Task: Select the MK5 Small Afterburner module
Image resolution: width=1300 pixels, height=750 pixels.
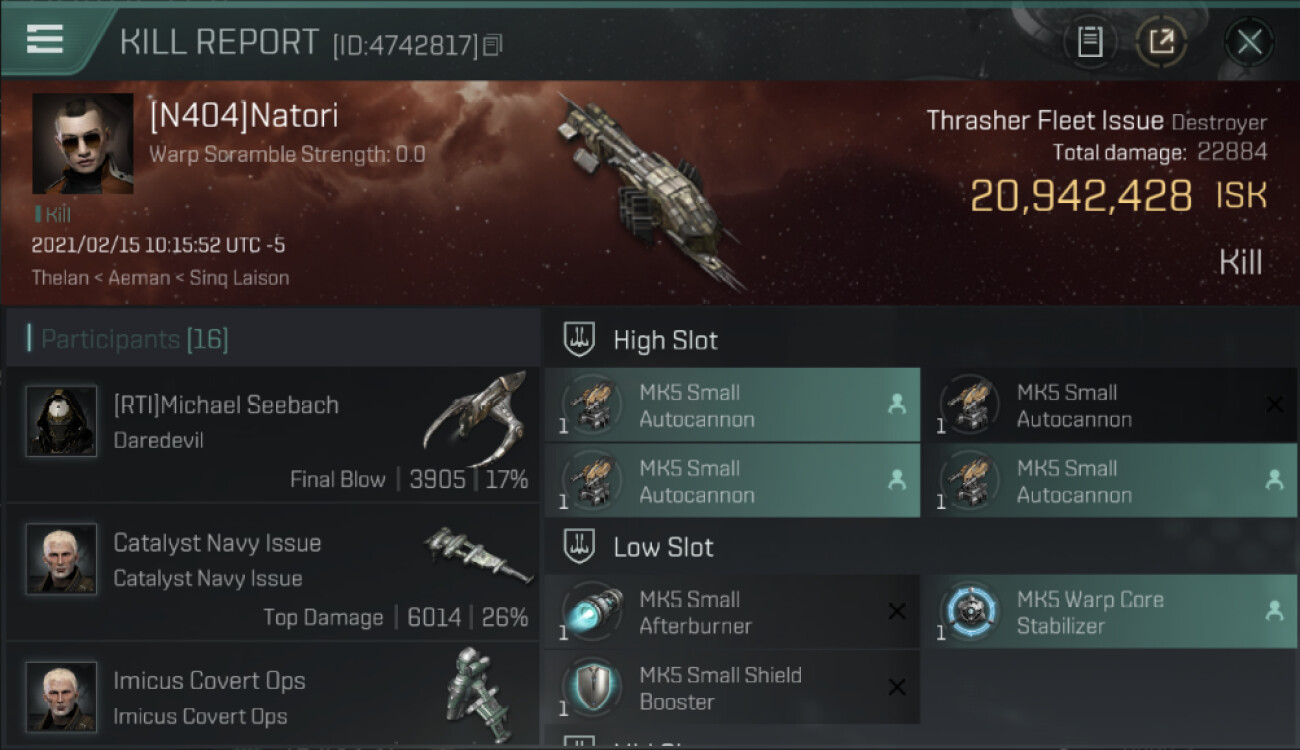Action: coord(731,612)
